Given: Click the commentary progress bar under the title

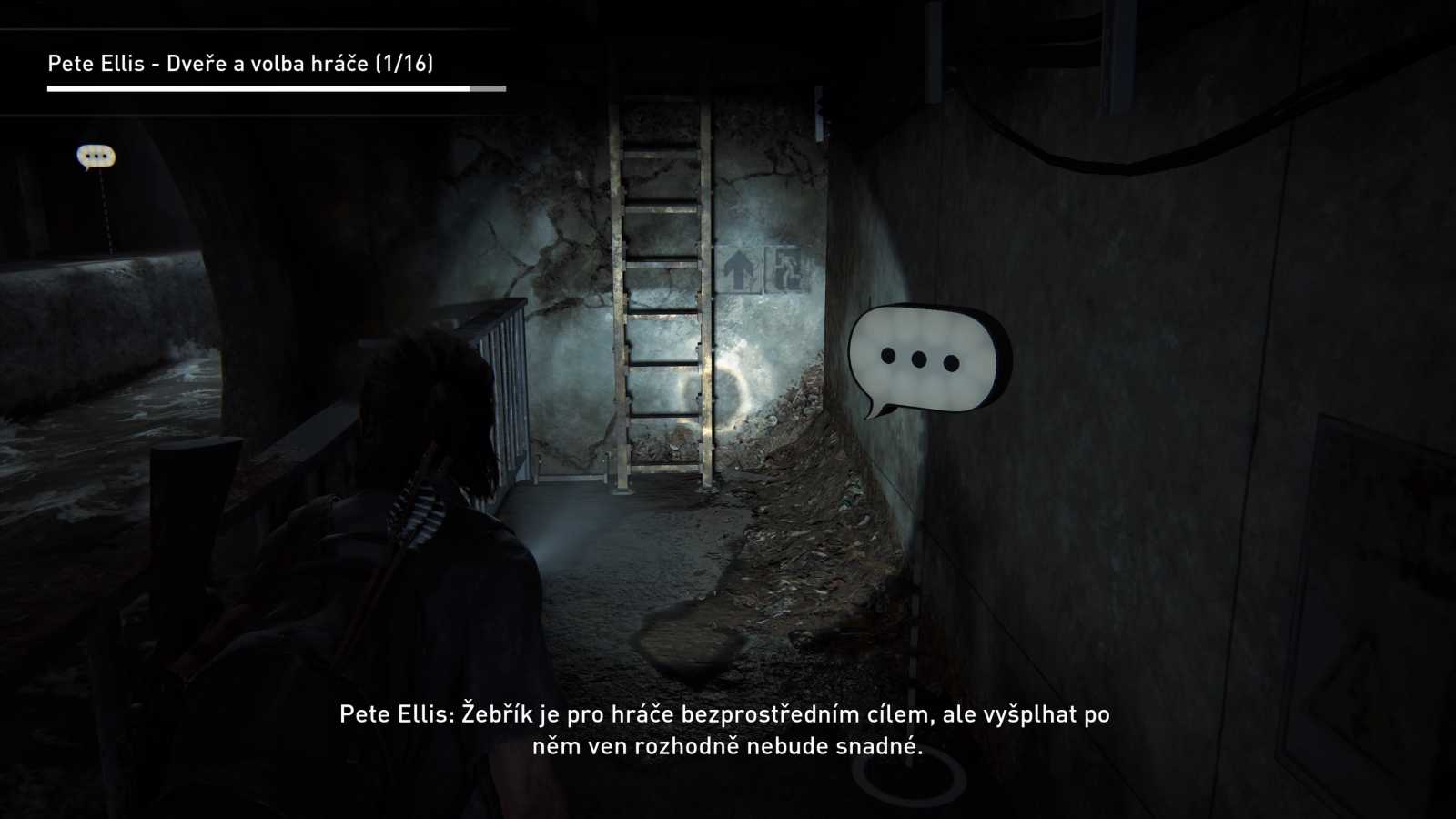Looking at the screenshot, I should [273, 90].
